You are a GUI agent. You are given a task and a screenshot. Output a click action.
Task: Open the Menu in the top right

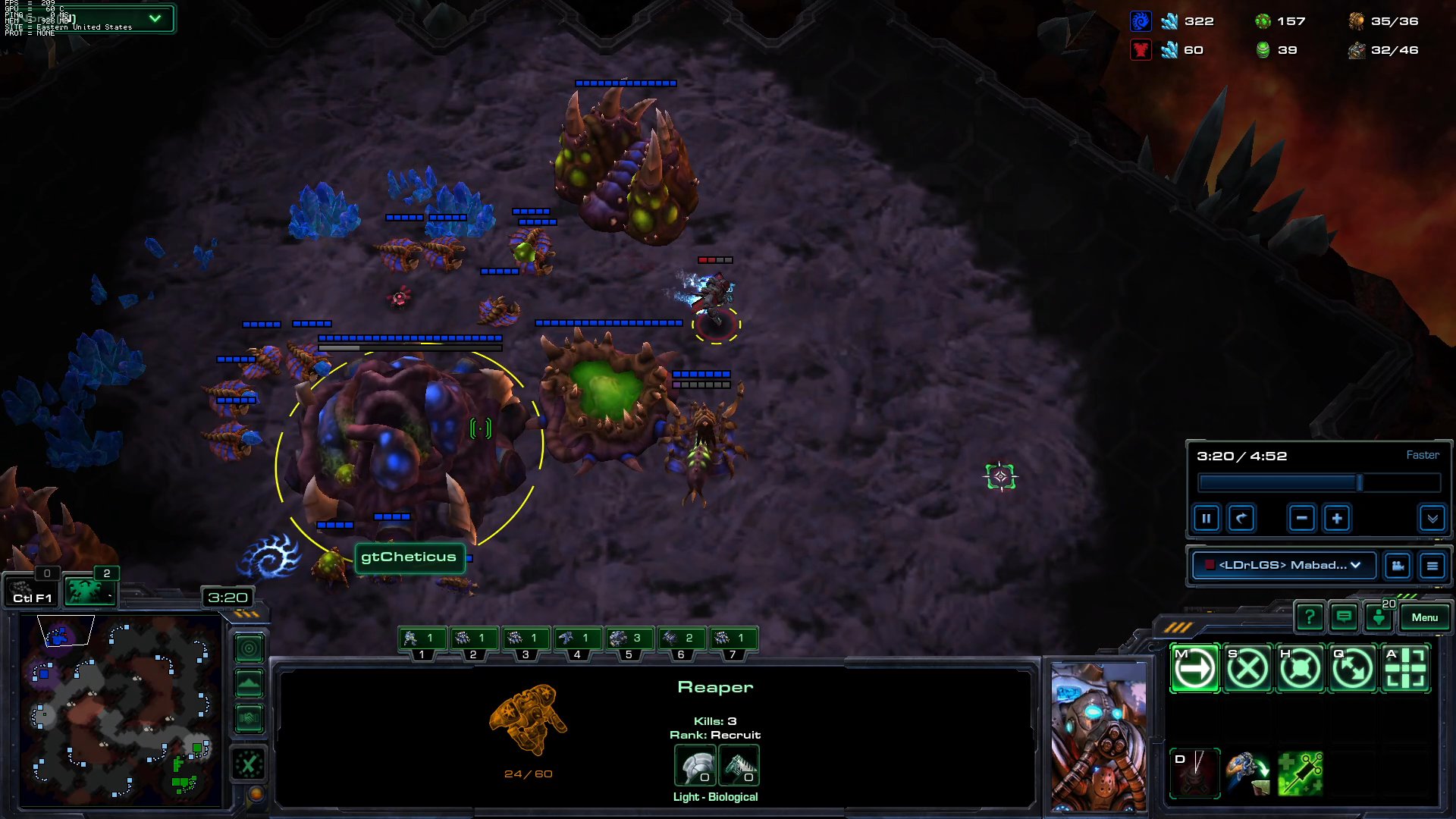point(1424,617)
